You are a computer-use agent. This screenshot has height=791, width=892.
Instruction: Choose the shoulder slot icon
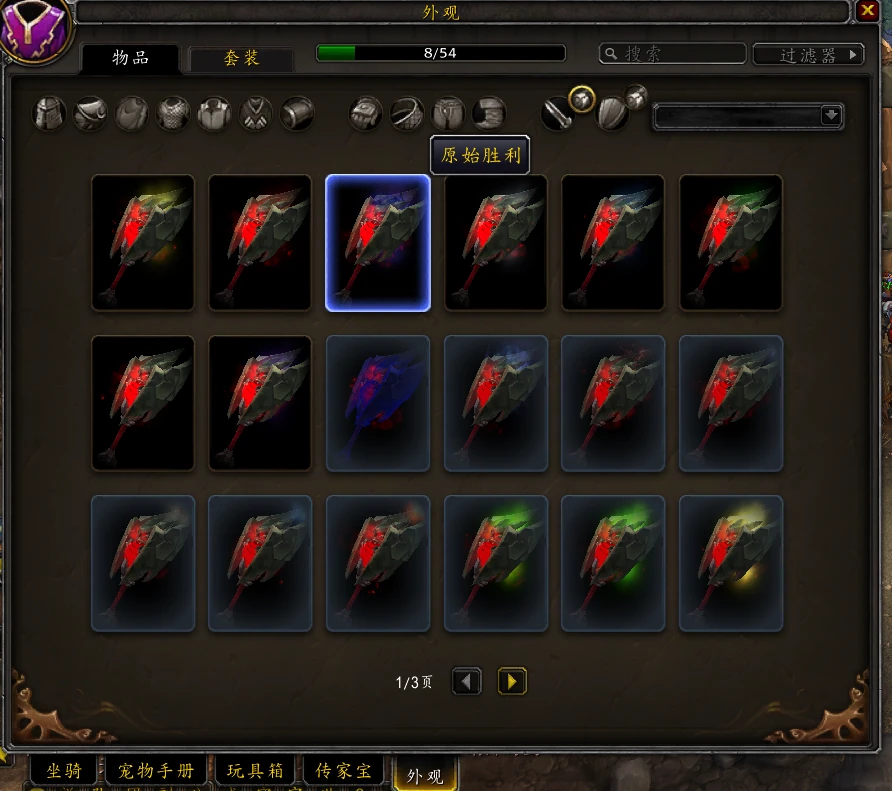point(90,113)
